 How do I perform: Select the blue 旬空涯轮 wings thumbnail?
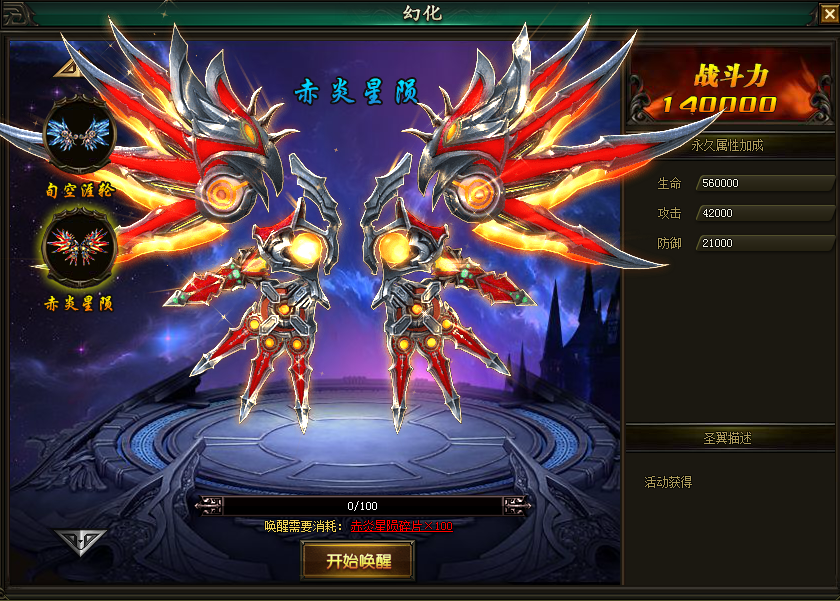(x=79, y=135)
